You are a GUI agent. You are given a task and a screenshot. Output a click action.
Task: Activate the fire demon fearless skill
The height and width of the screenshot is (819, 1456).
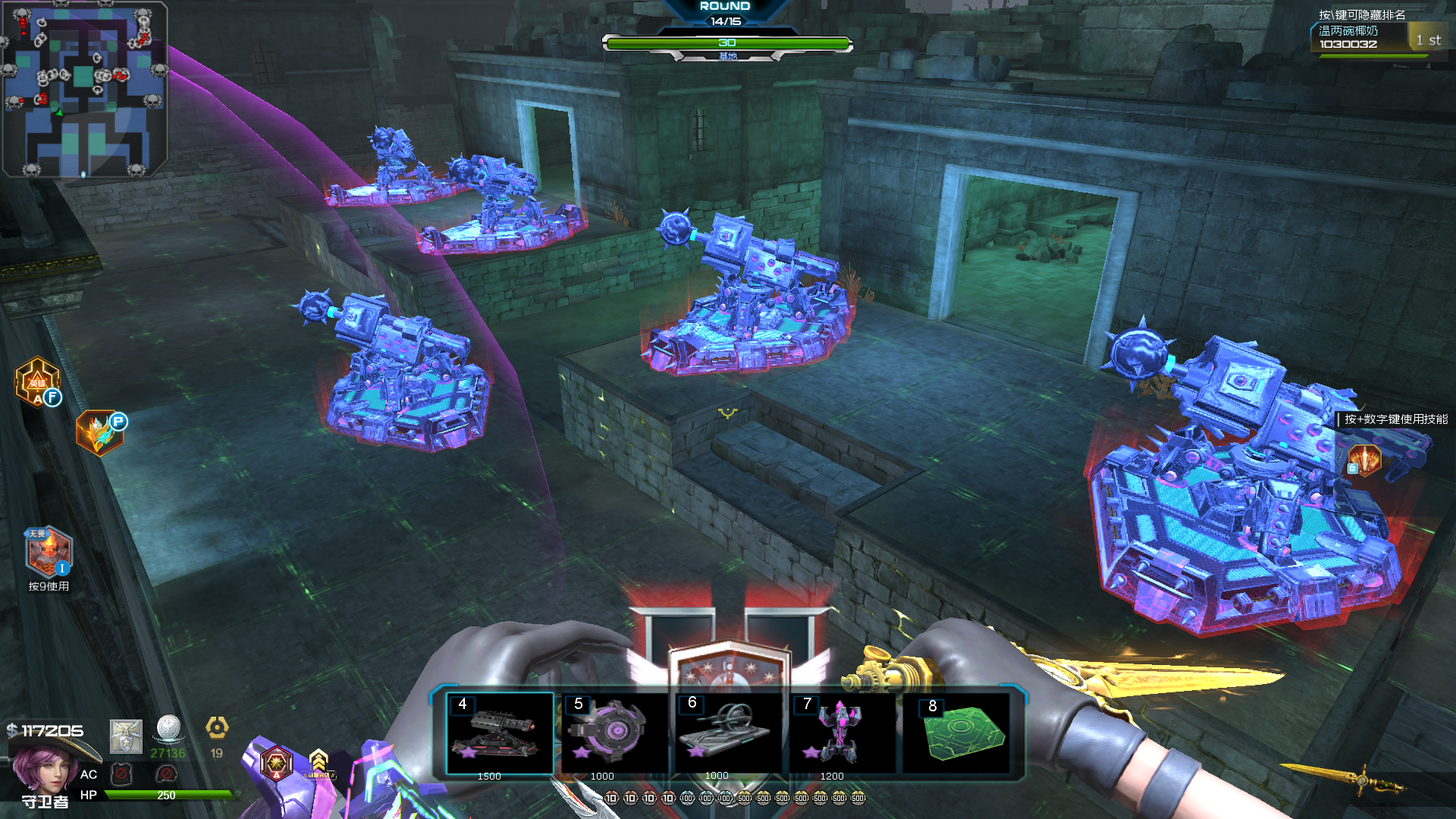pos(49,552)
